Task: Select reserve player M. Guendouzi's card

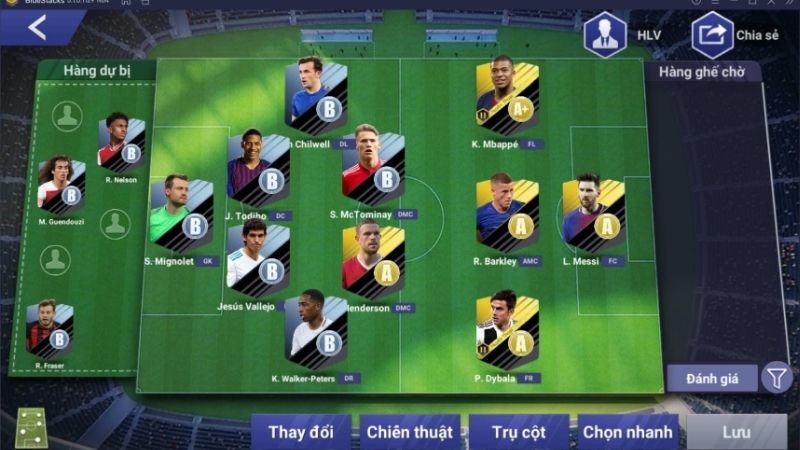Action: [x=61, y=183]
